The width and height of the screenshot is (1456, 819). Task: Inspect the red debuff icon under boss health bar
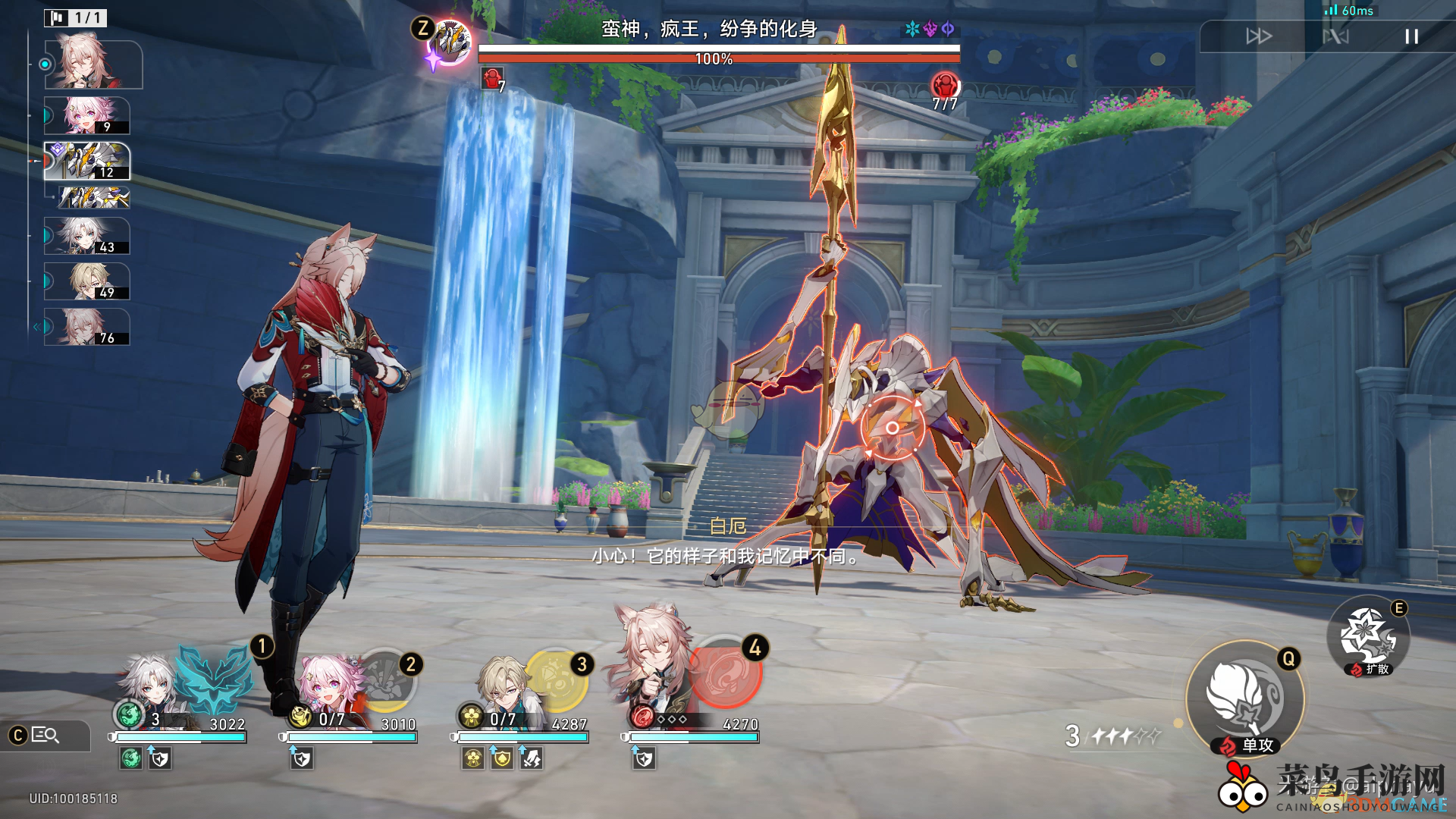pyautogui.click(x=491, y=78)
